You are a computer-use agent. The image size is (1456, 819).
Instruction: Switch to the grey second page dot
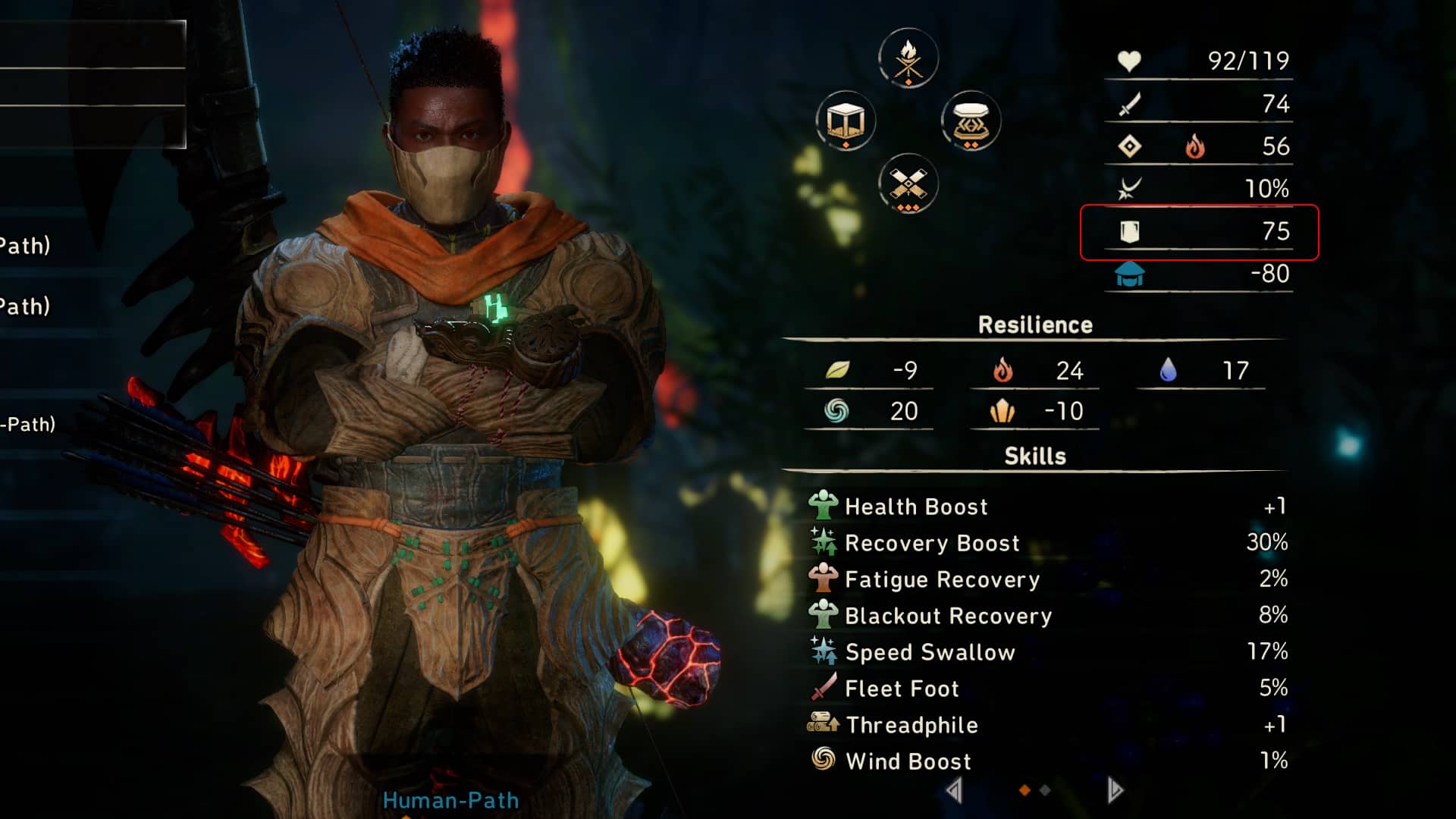point(1045,790)
